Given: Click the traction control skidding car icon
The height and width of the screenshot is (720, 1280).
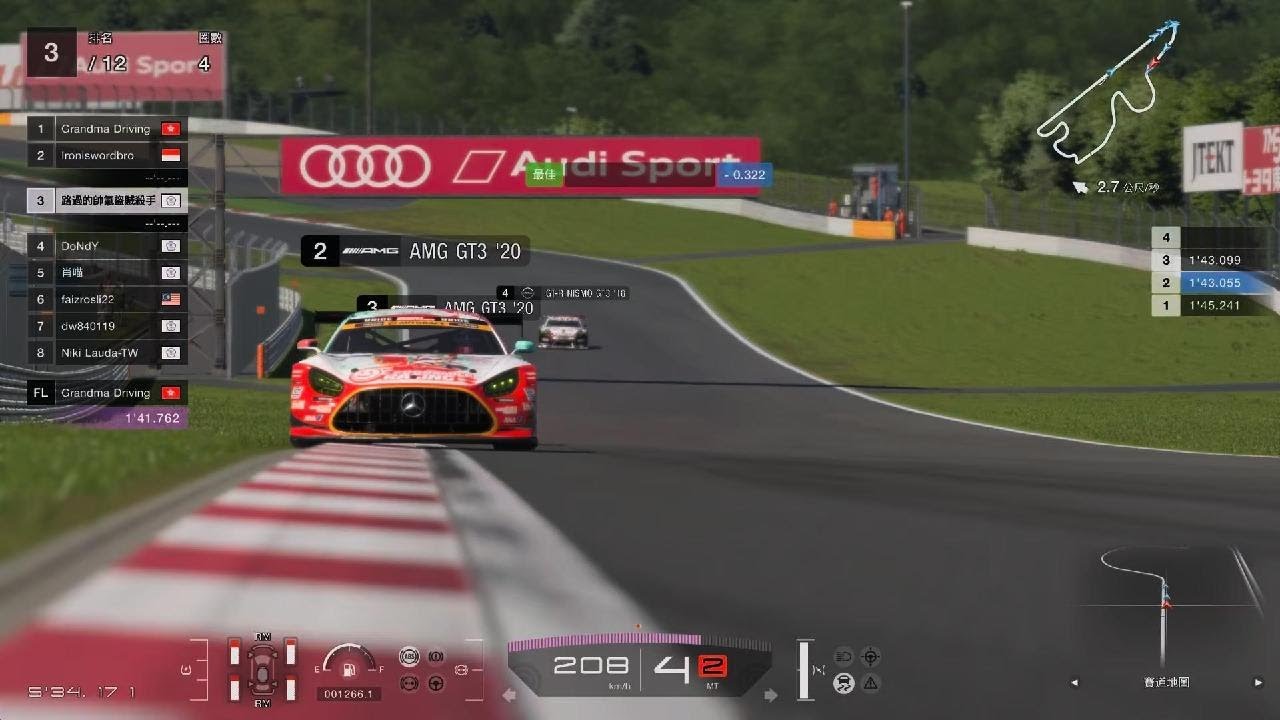Looking at the screenshot, I should tap(844, 683).
